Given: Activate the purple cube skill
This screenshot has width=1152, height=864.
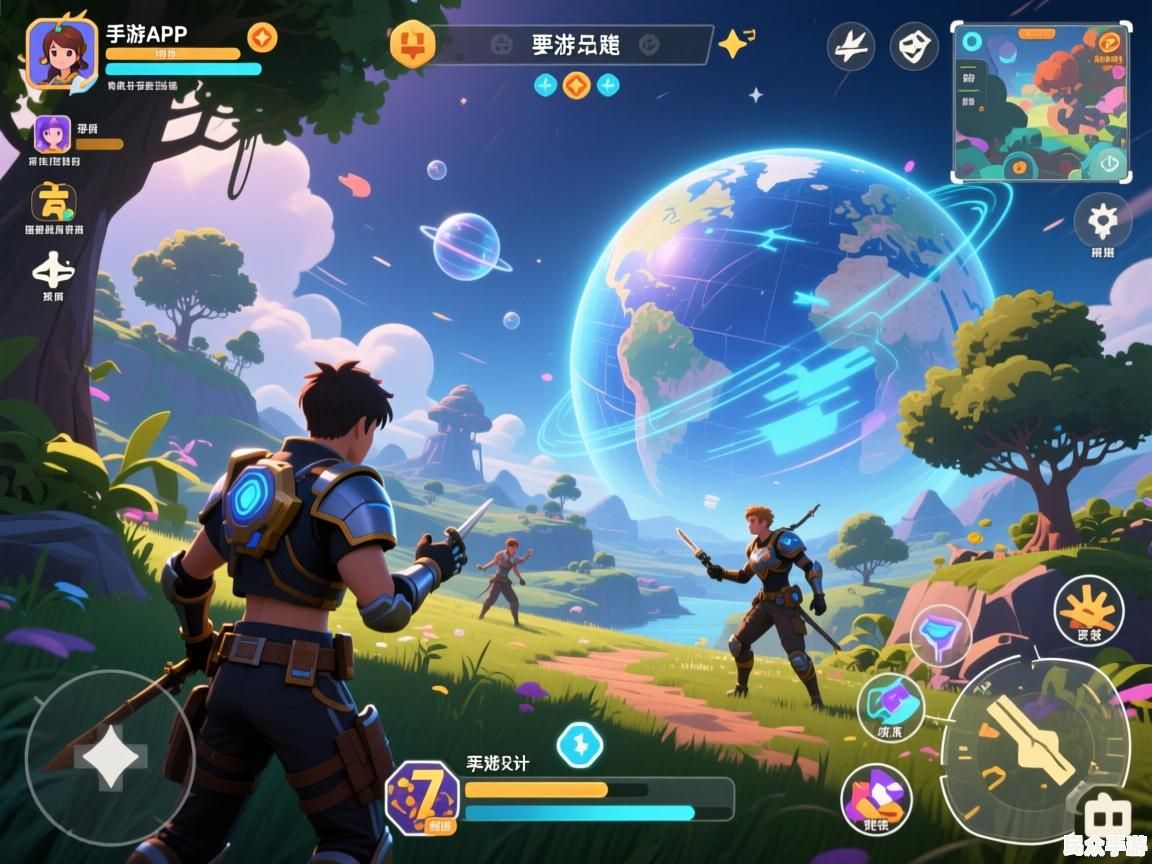Looking at the screenshot, I should [889, 702].
